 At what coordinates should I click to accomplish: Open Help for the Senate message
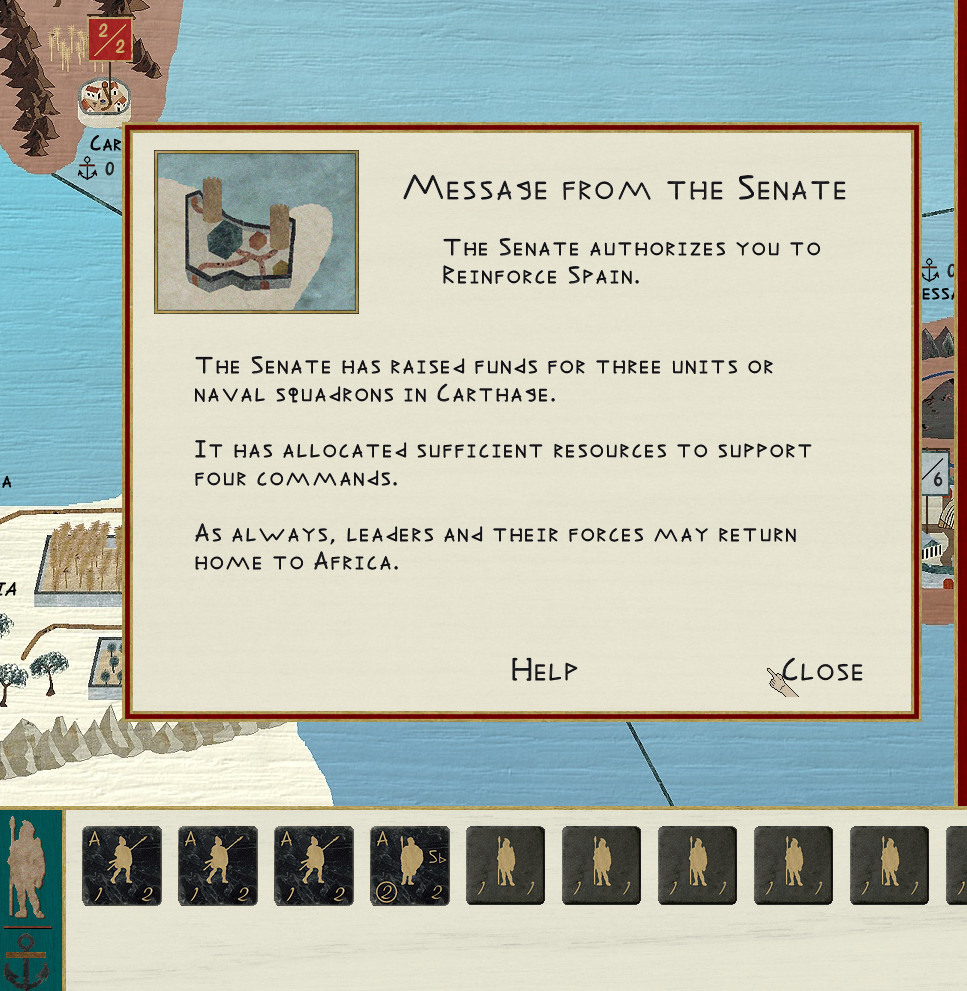click(x=544, y=670)
